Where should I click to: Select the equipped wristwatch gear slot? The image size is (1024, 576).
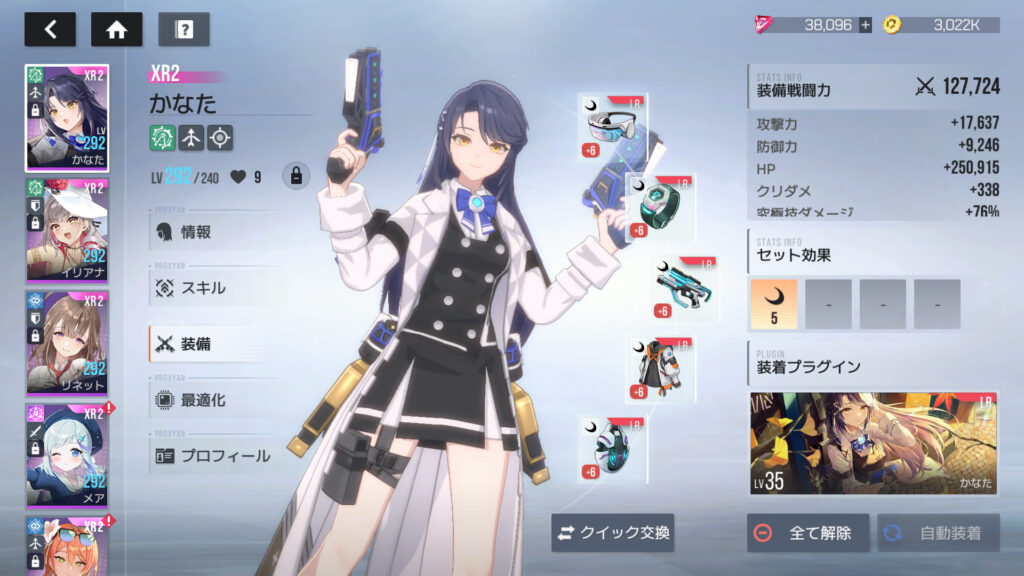pyautogui.click(x=660, y=206)
